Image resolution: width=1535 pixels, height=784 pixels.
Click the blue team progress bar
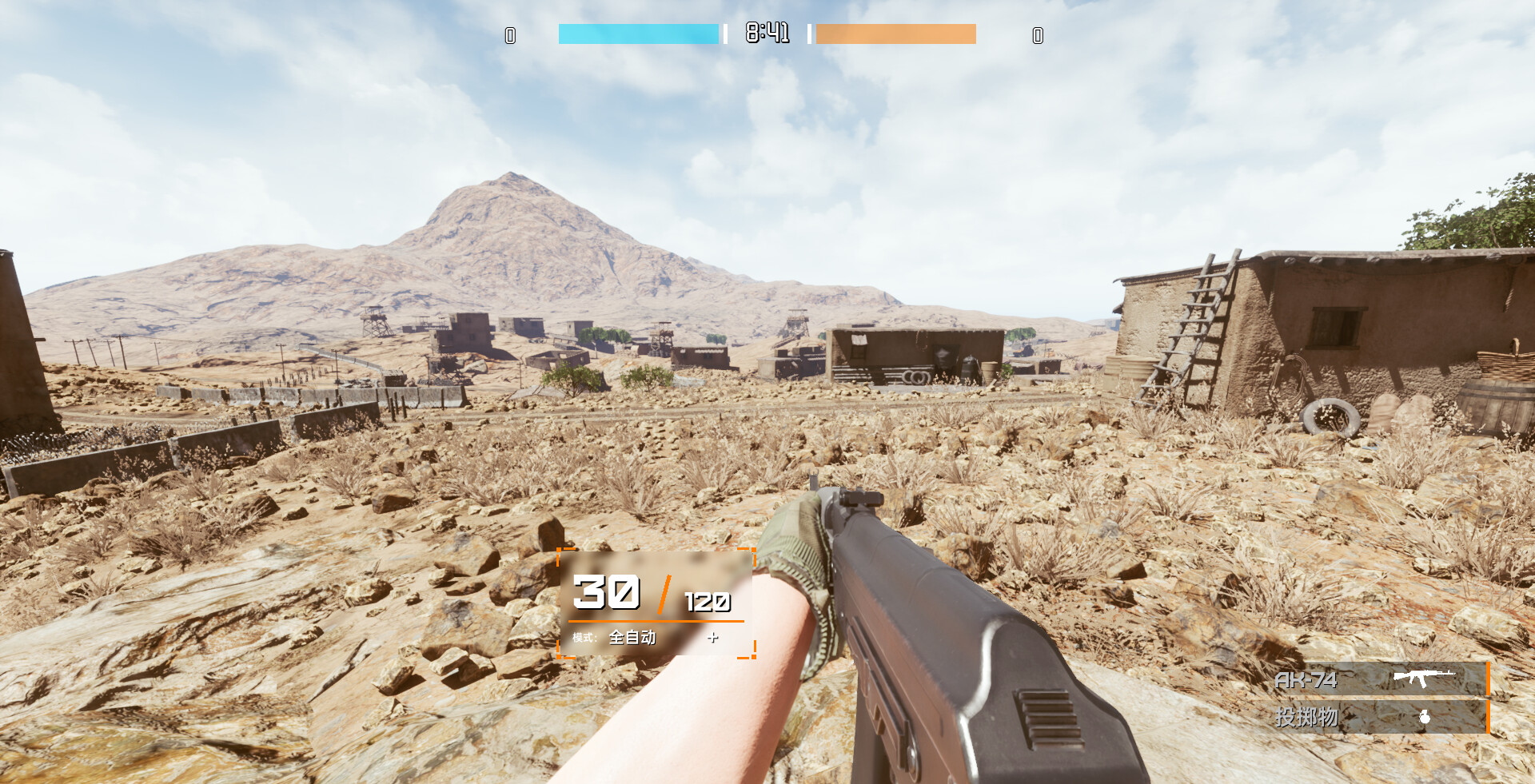coord(638,34)
